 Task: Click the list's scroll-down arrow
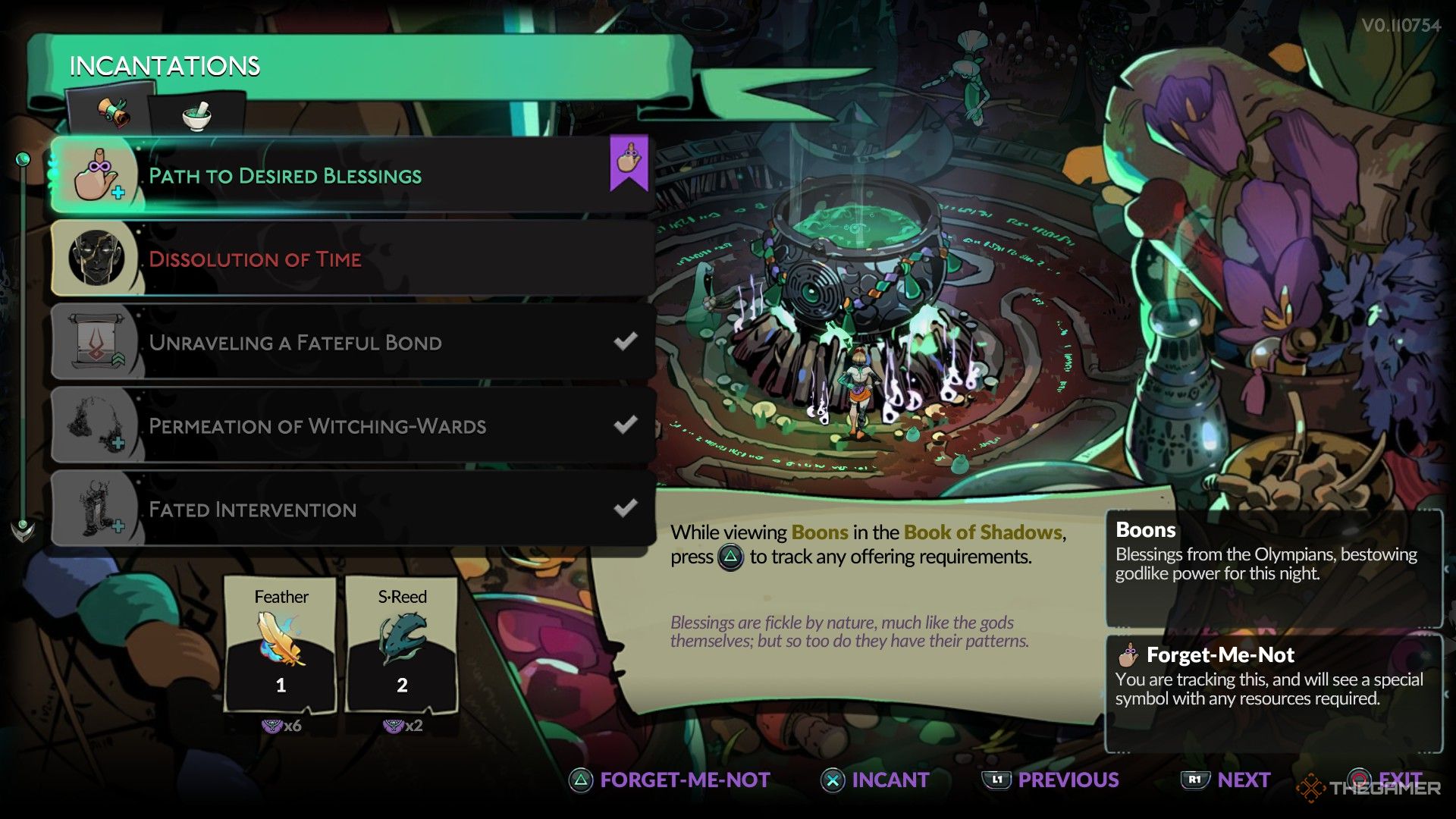pyautogui.click(x=23, y=530)
